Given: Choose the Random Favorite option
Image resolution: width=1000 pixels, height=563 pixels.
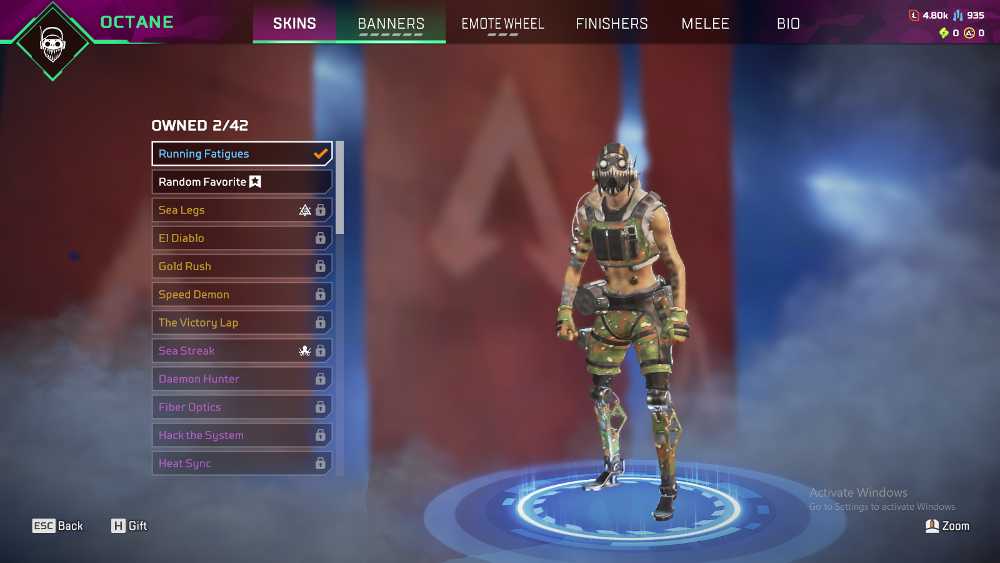Looking at the screenshot, I should tap(241, 182).
